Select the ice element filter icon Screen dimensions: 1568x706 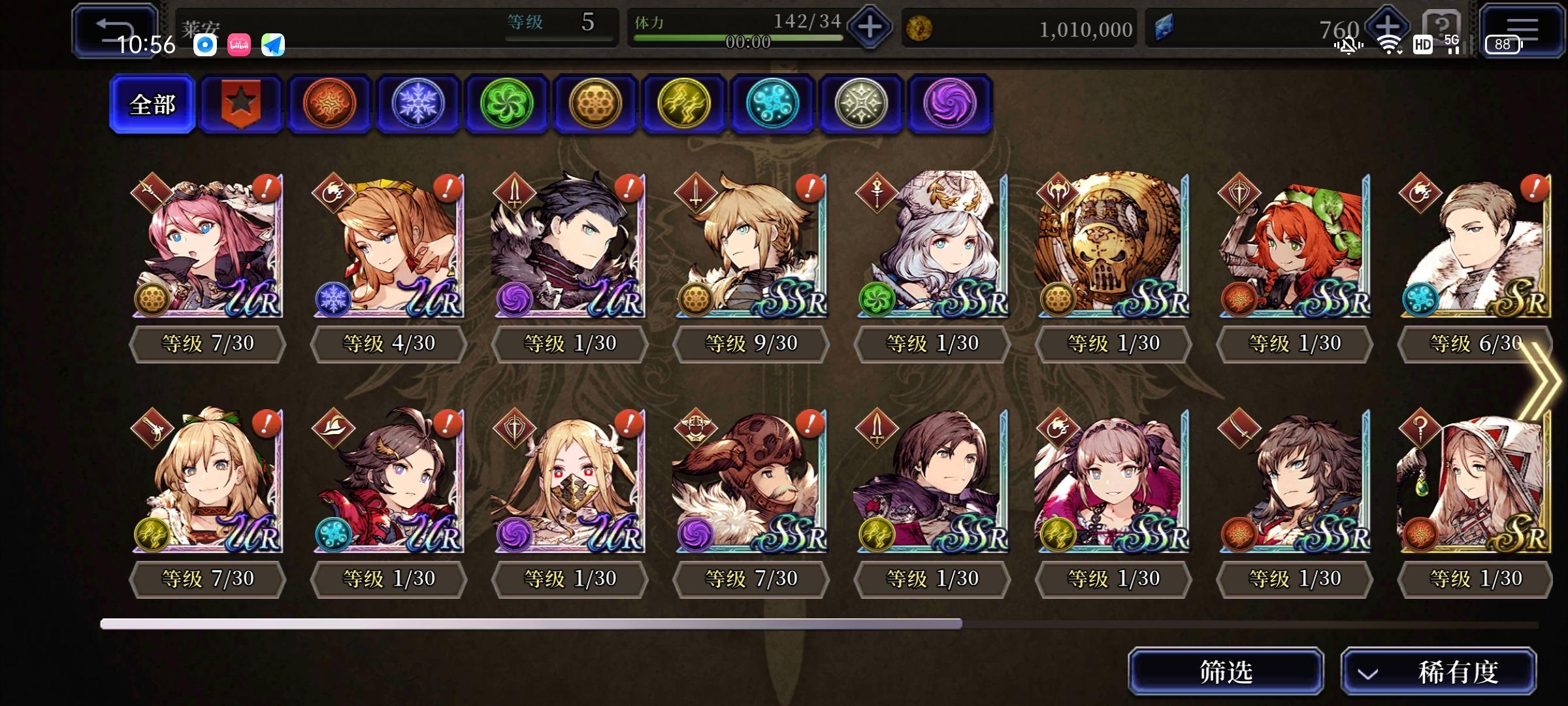point(418,103)
